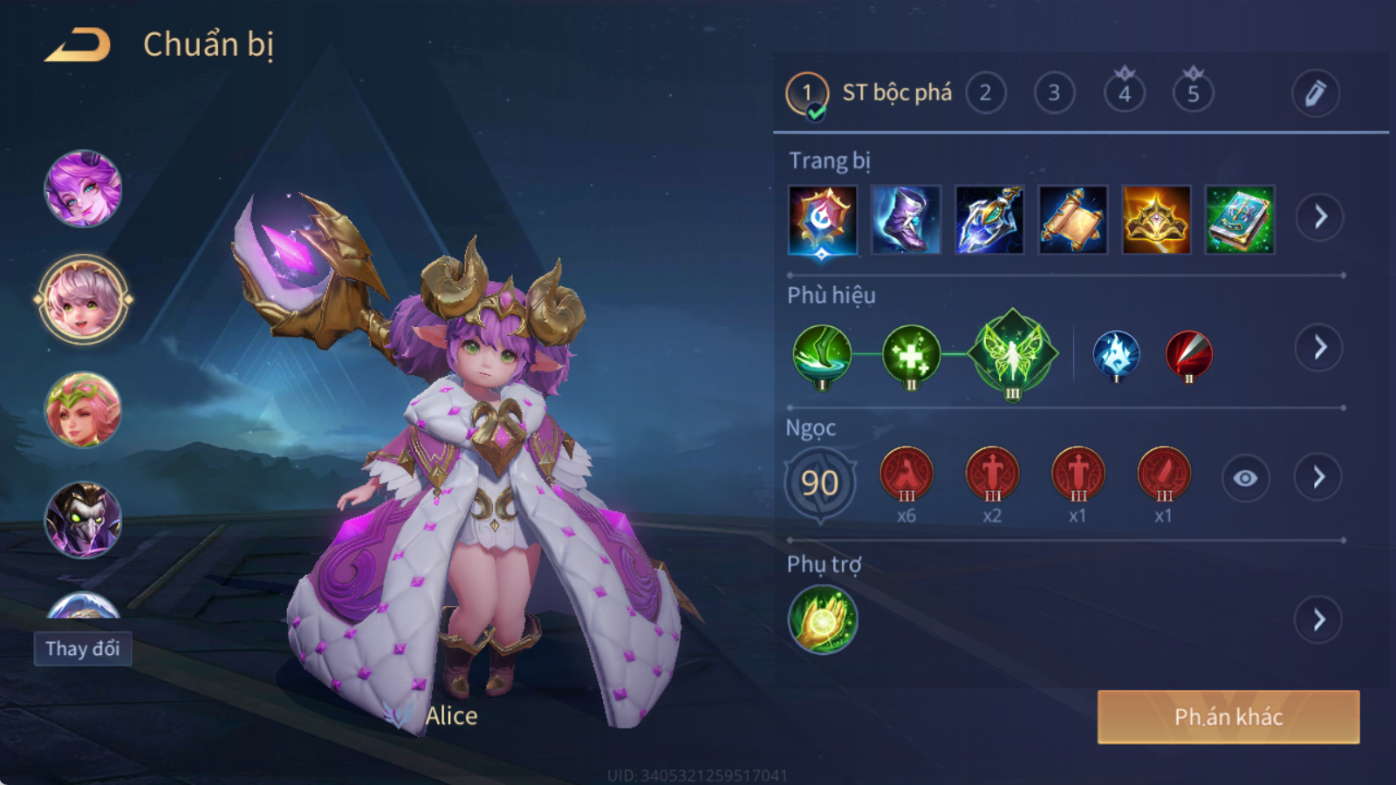The width and height of the screenshot is (1396, 785).
Task: Select the green butterfly fairy emblem
Action: (x=1013, y=353)
